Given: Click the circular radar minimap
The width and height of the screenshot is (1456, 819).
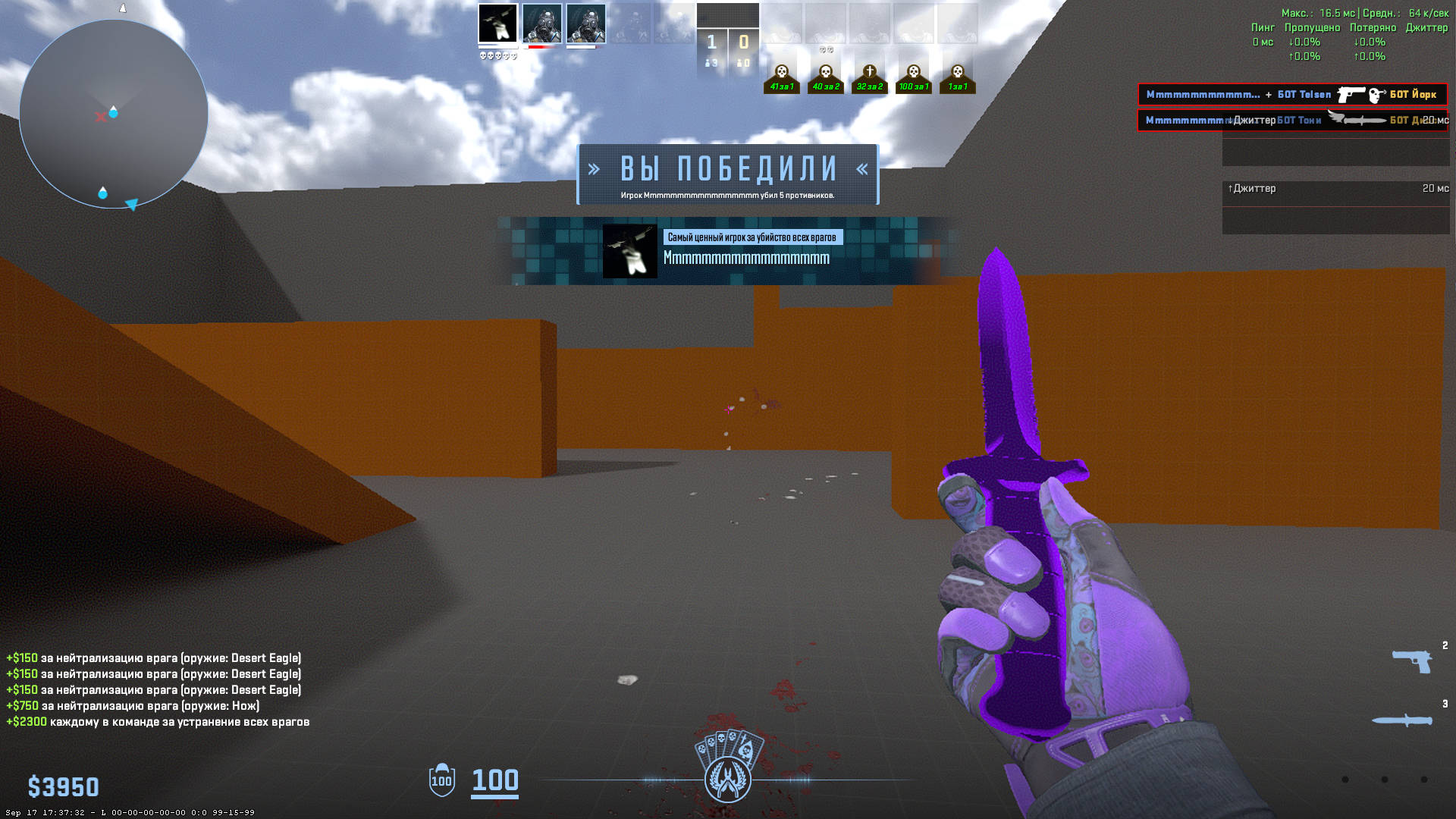Looking at the screenshot, I should (114, 114).
